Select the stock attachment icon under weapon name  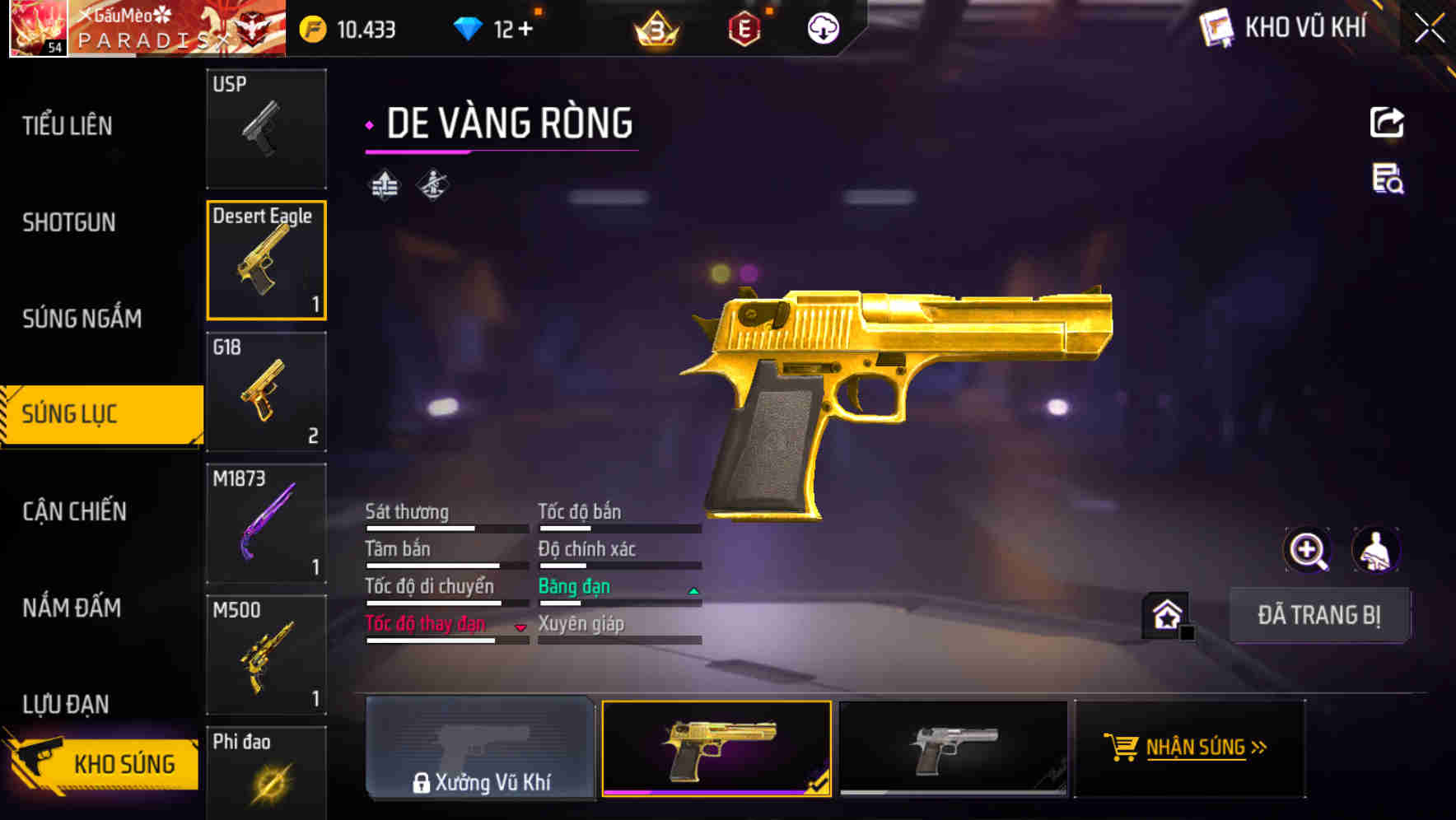click(384, 184)
